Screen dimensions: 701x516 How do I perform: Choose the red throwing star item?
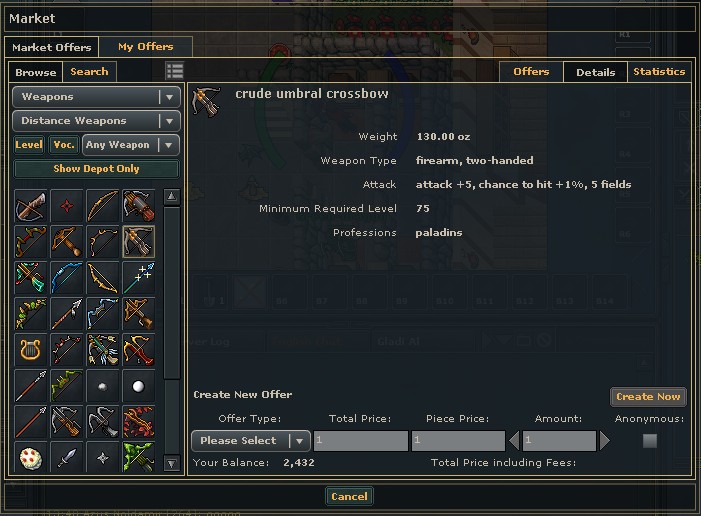[66, 206]
